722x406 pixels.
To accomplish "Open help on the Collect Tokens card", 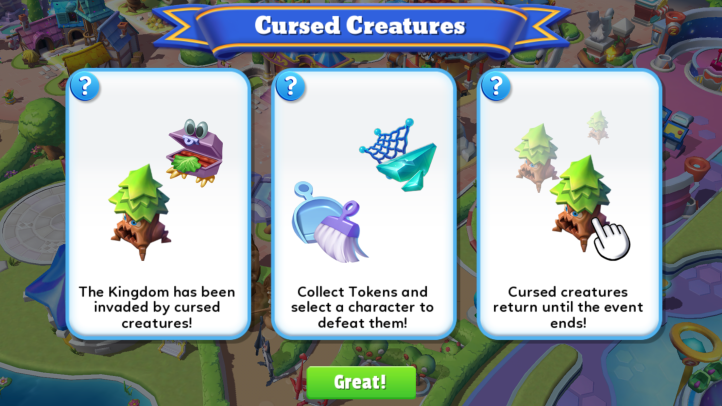I will click(x=291, y=86).
